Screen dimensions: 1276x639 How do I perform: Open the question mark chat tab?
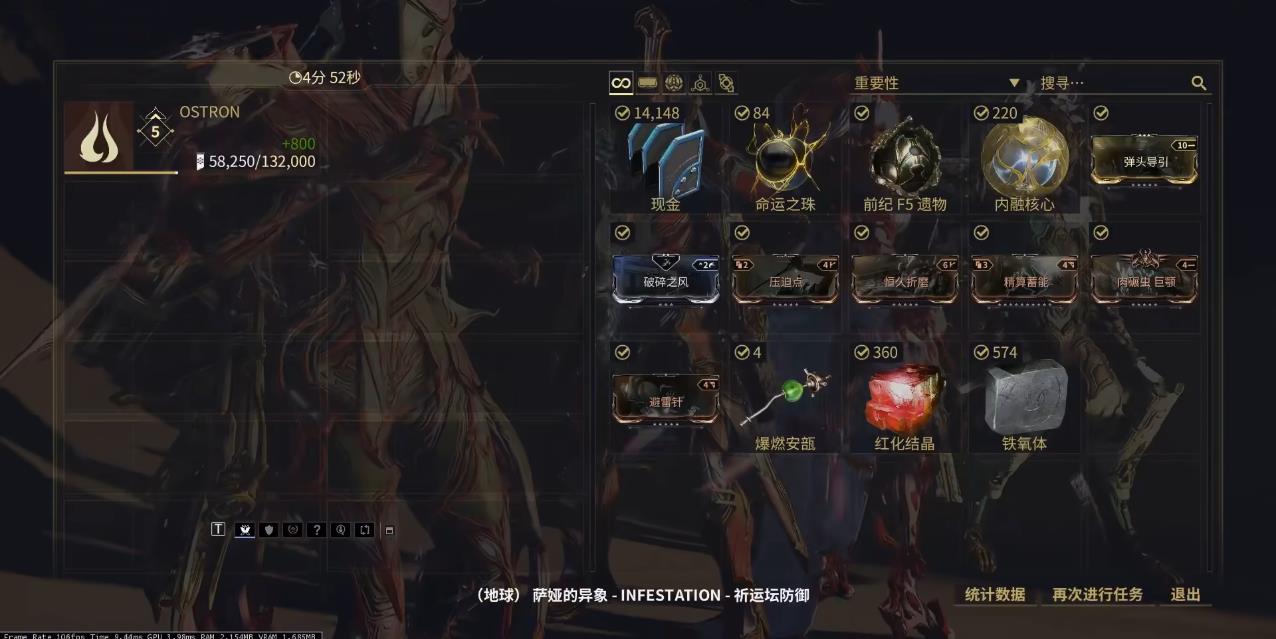click(317, 530)
